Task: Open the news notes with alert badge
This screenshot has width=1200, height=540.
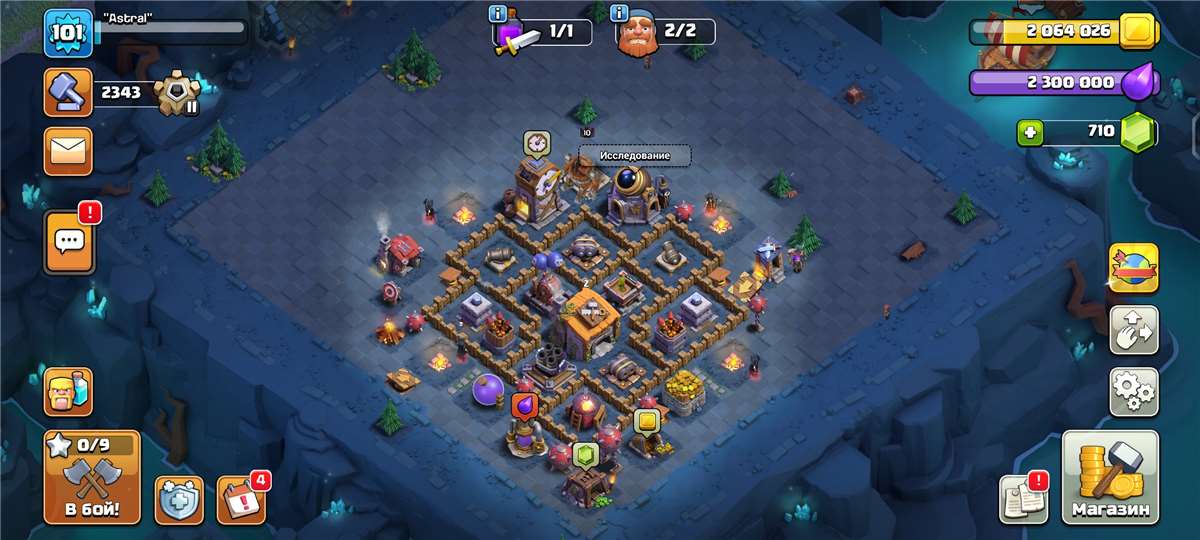Action: (1023, 498)
